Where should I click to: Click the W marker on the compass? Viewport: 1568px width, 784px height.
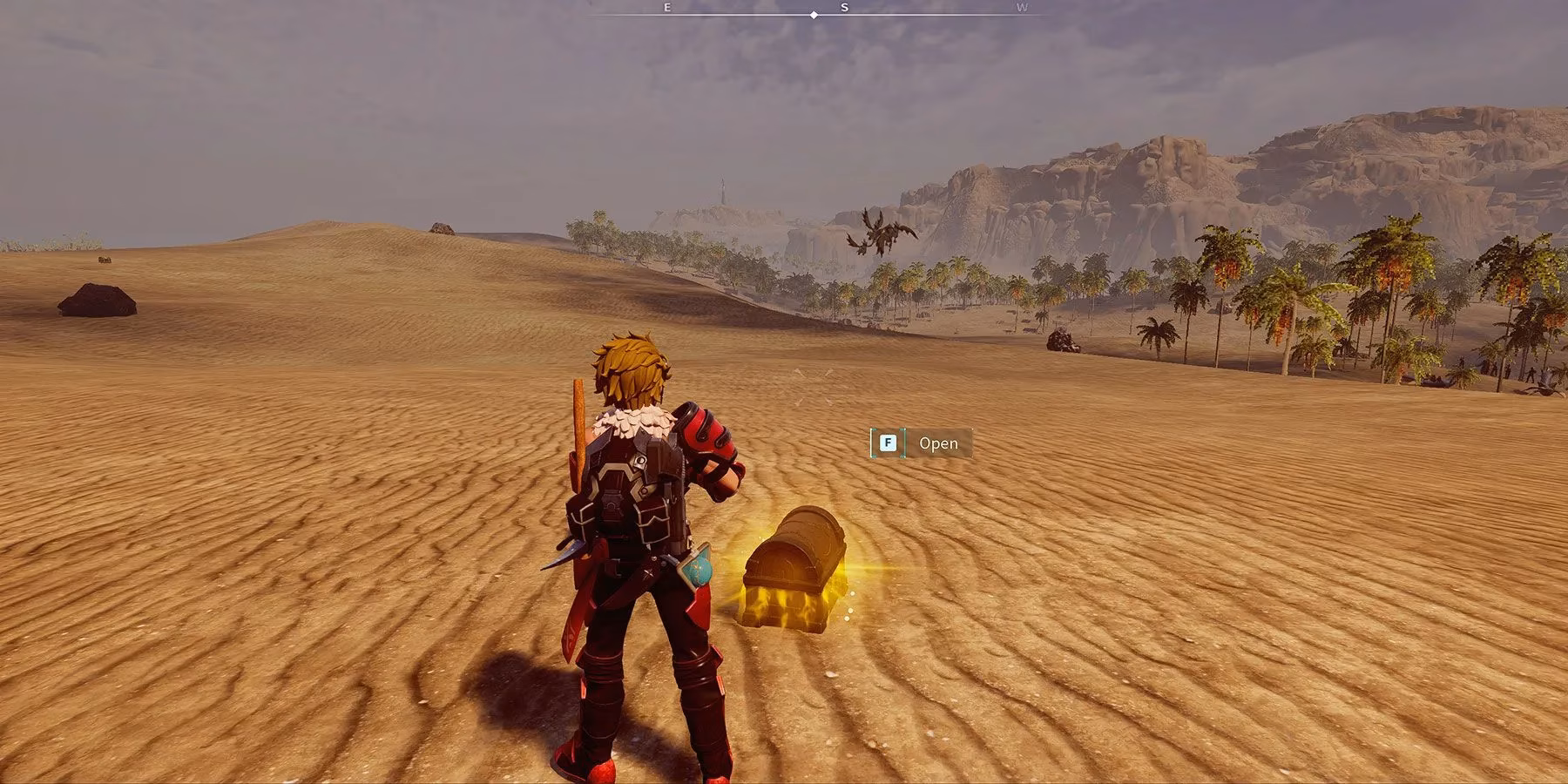click(1021, 10)
